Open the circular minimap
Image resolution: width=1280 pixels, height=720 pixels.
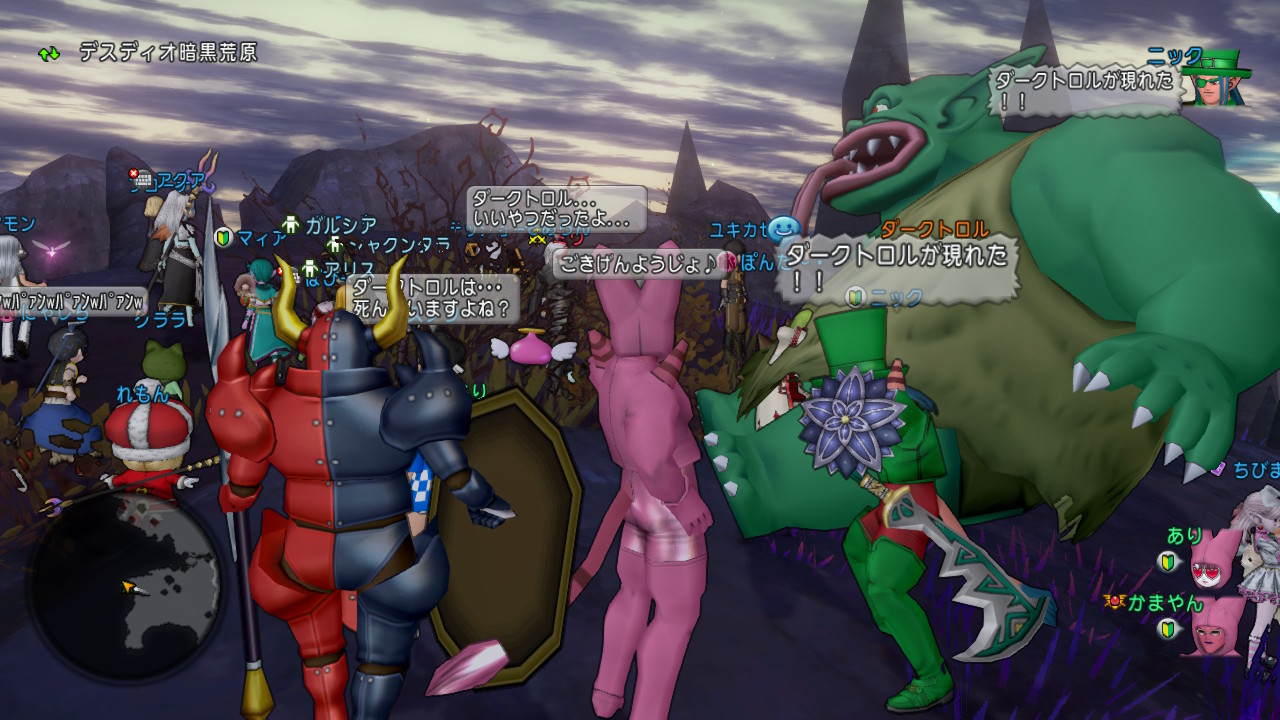pyautogui.click(x=126, y=589)
